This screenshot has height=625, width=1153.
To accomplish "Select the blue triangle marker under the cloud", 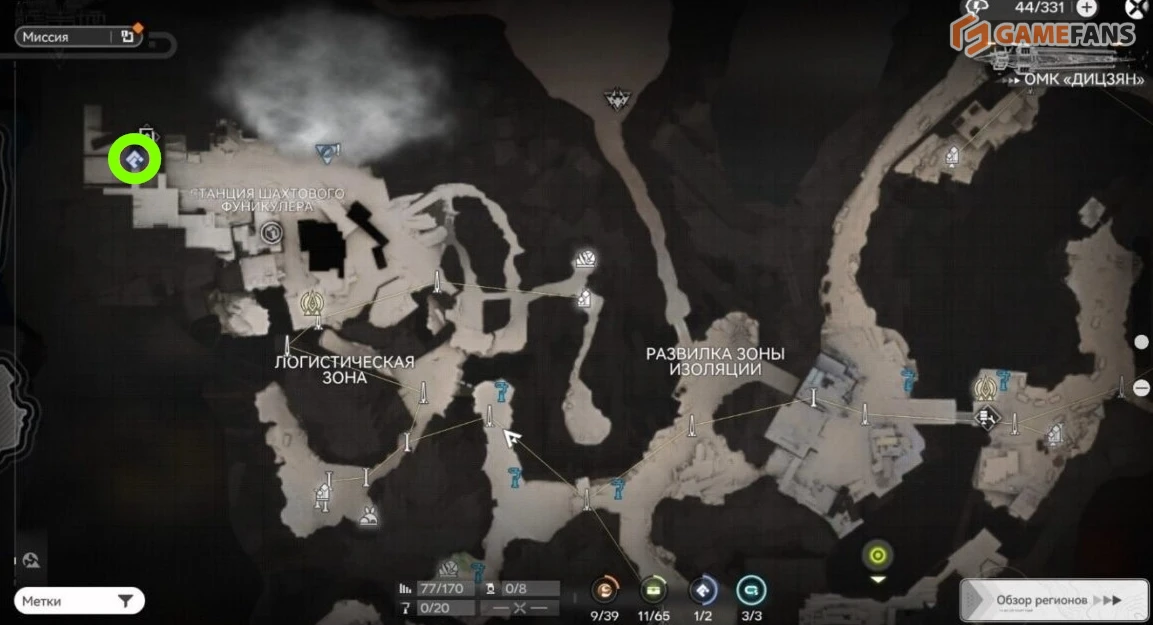I will [326, 152].
